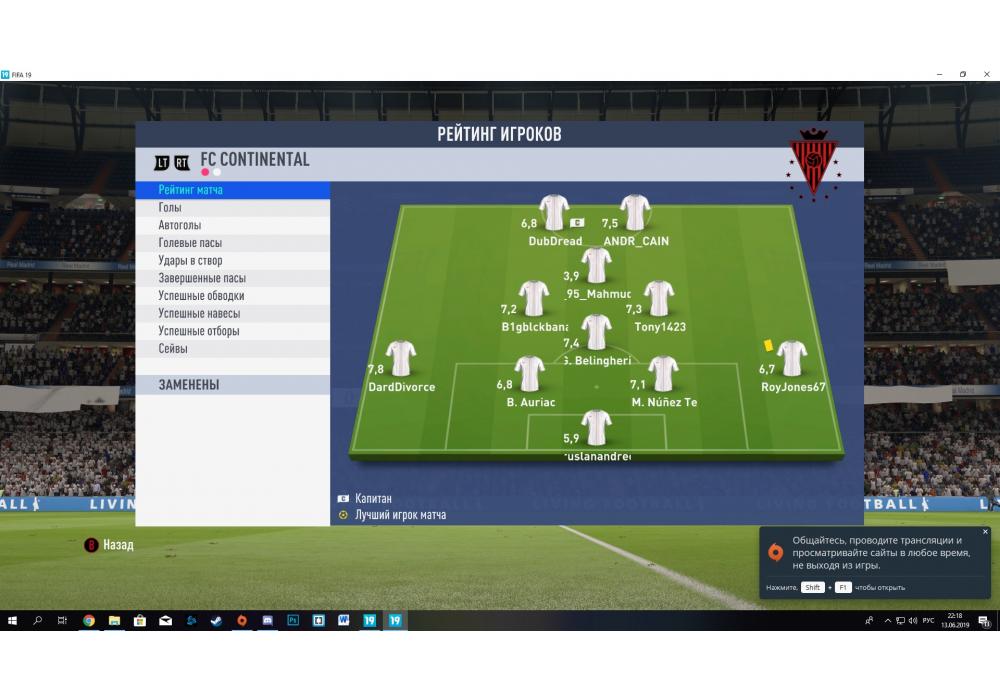Close the overlay notification popup
Image resolution: width=1000 pixels, height=700 pixels.
tap(985, 532)
